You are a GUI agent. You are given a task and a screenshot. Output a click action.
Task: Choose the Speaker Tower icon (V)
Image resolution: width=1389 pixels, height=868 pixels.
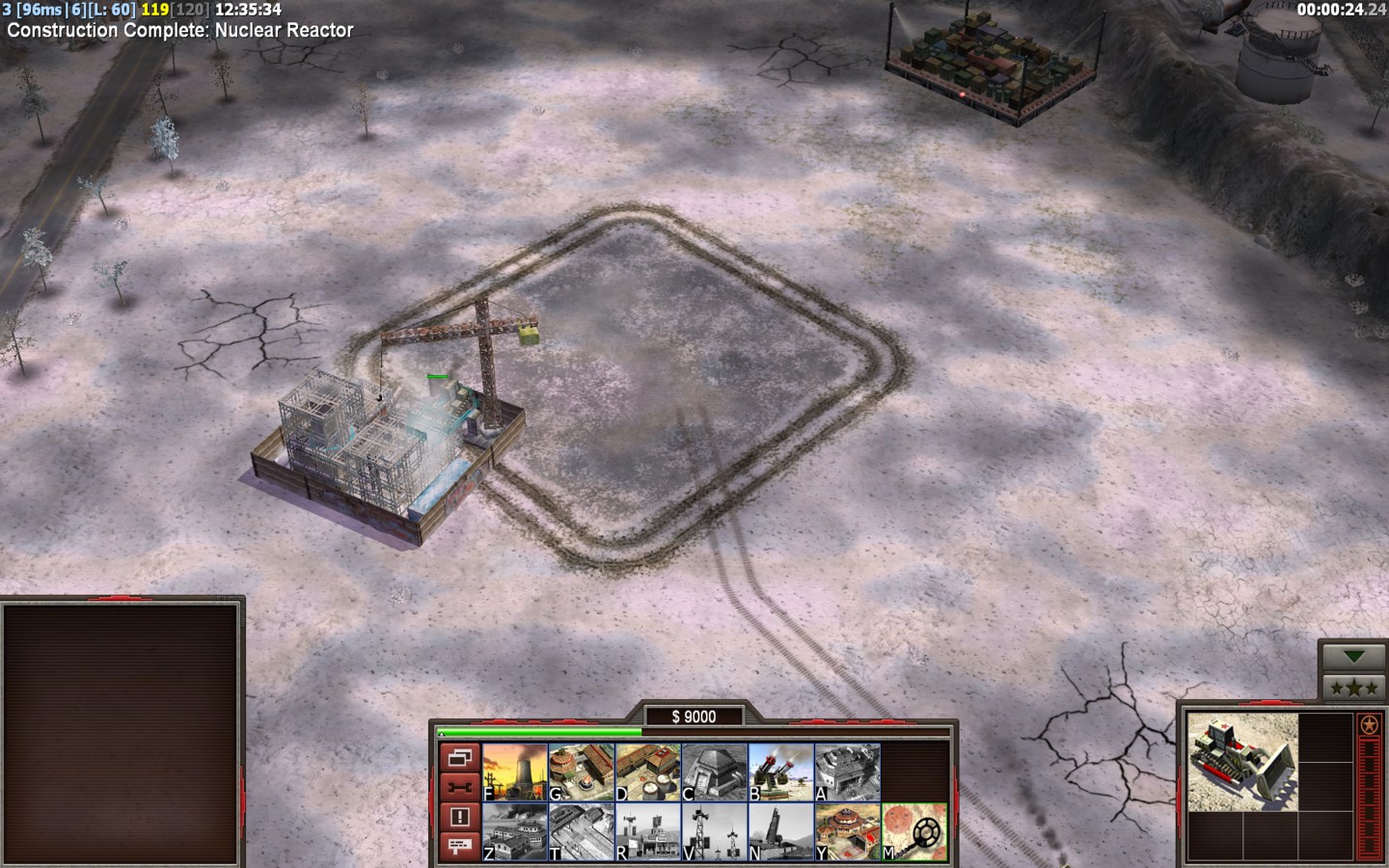[x=715, y=831]
